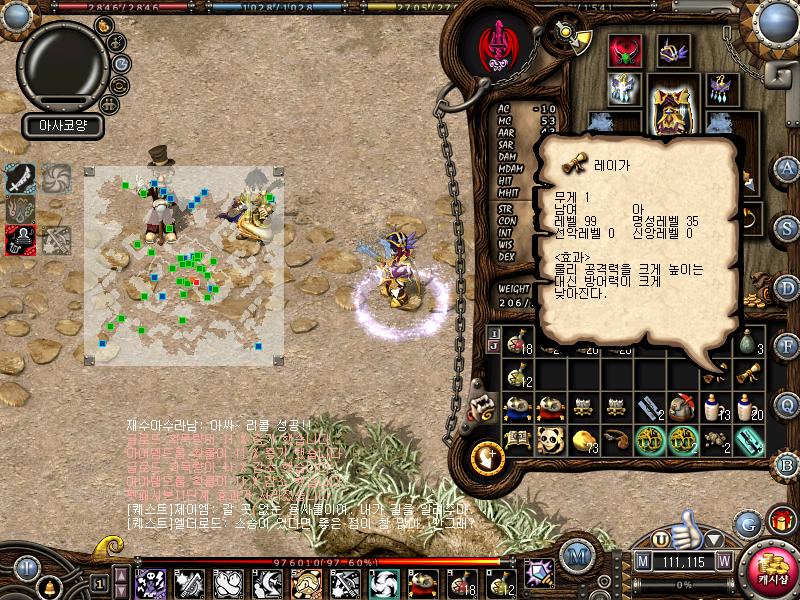Click the round blue S button
The height and width of the screenshot is (600, 800).
point(788,228)
